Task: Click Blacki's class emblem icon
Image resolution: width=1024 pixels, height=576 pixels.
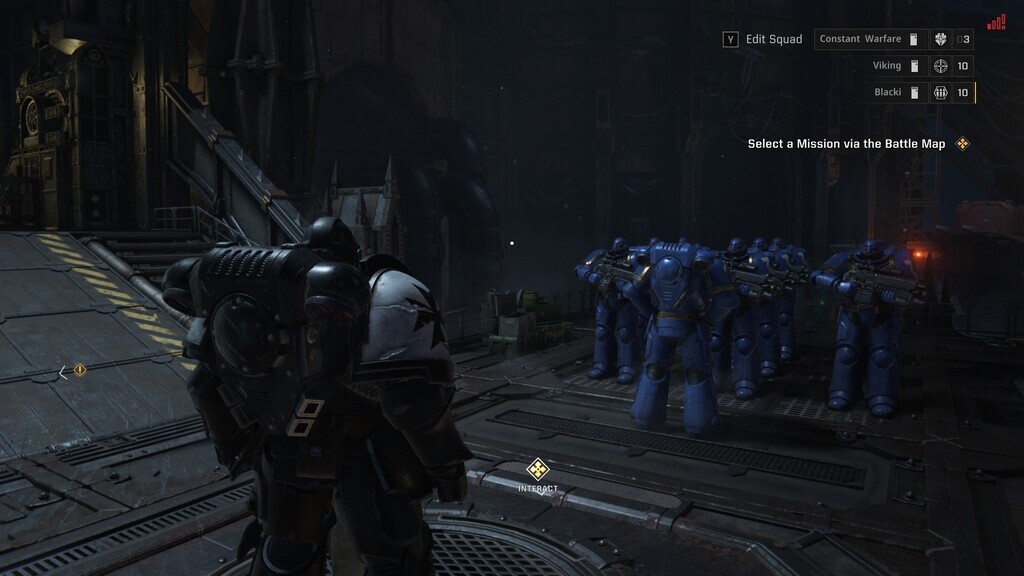Action: (x=940, y=93)
